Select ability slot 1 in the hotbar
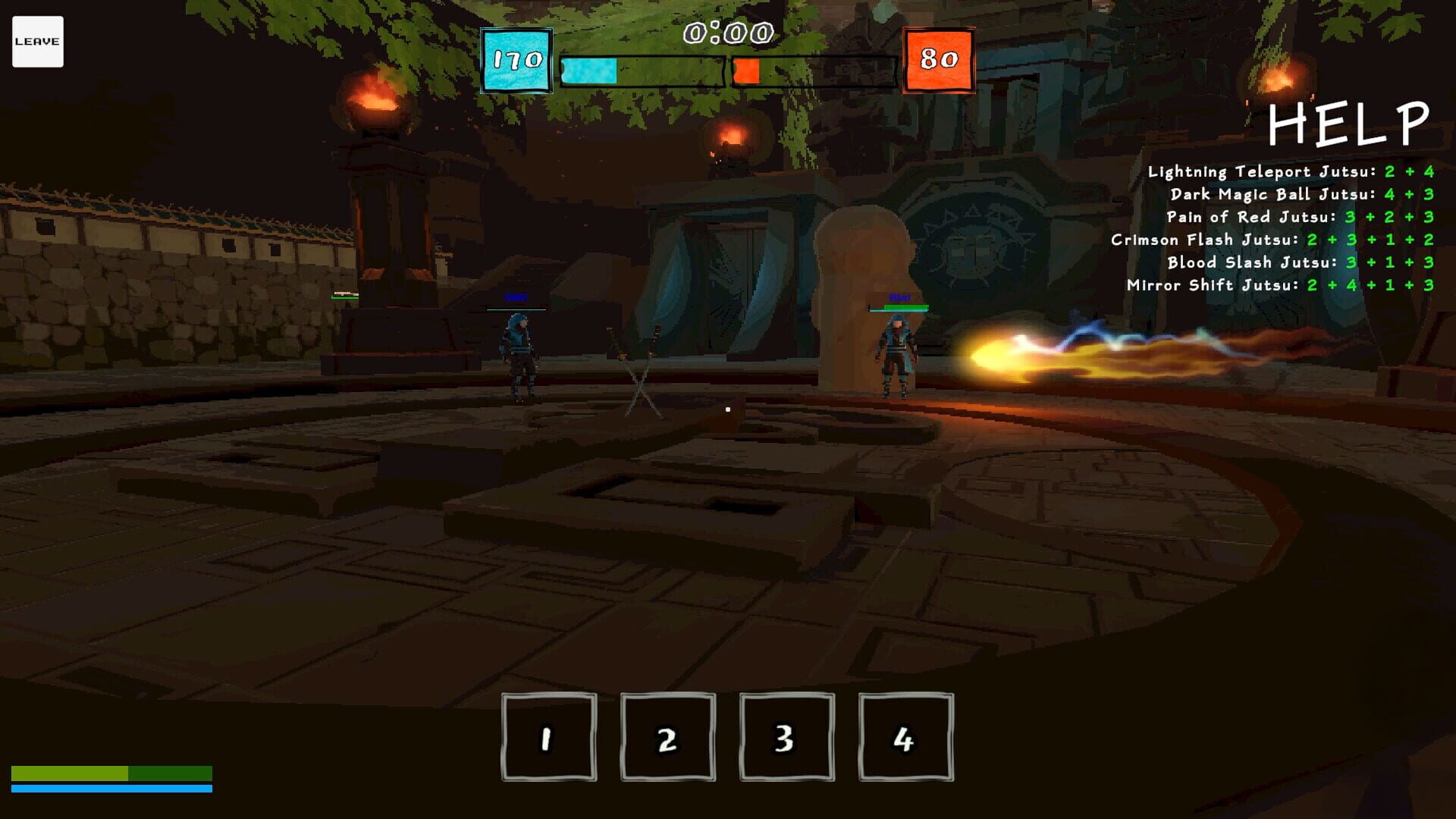 click(546, 736)
